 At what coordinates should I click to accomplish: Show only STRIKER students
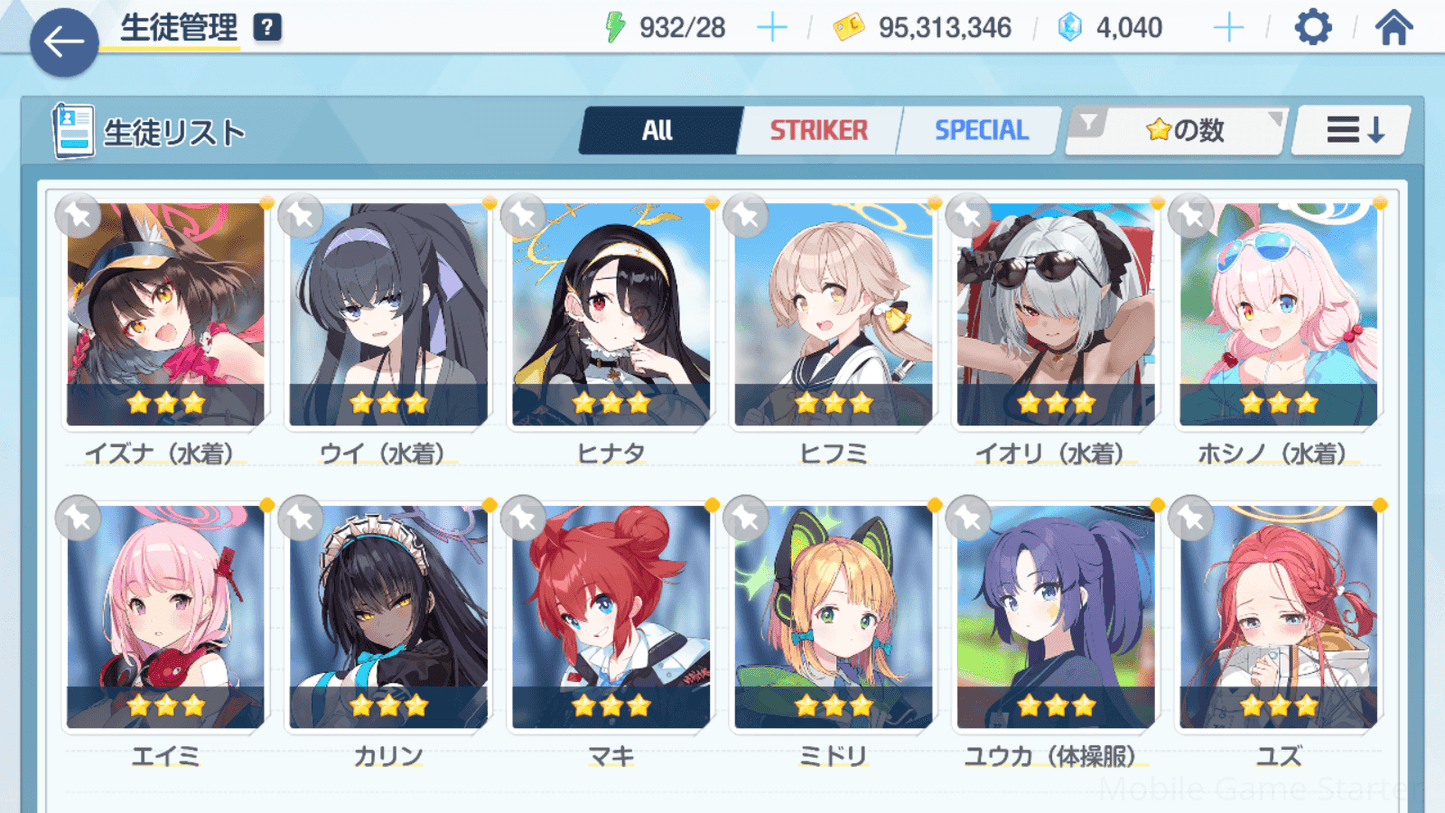818,131
